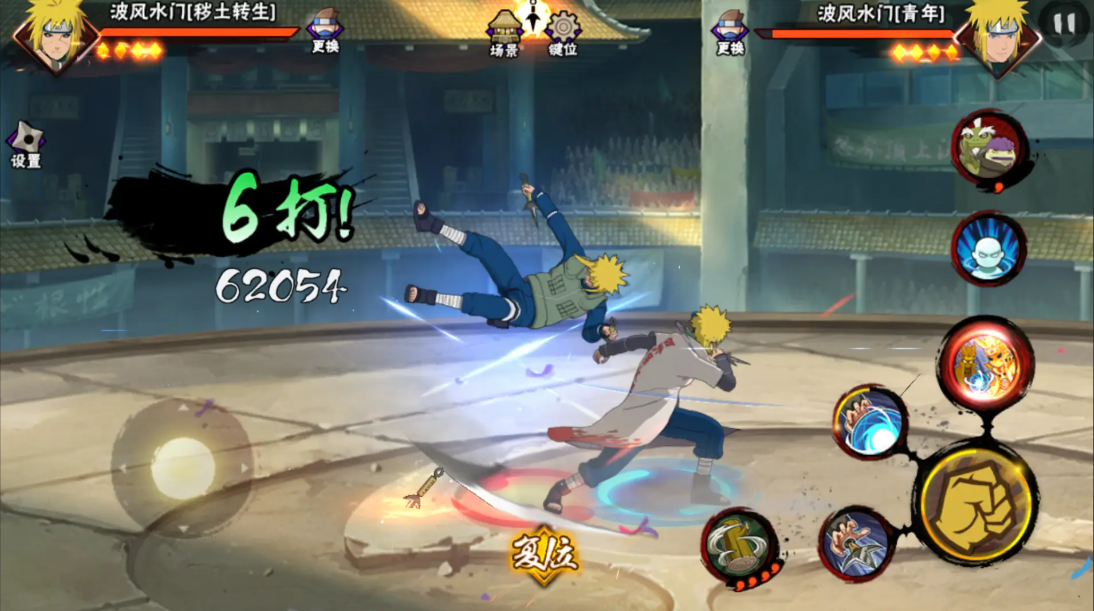Use the hand-grab skill beside the fist
This screenshot has width=1094, height=611.
coord(857,545)
